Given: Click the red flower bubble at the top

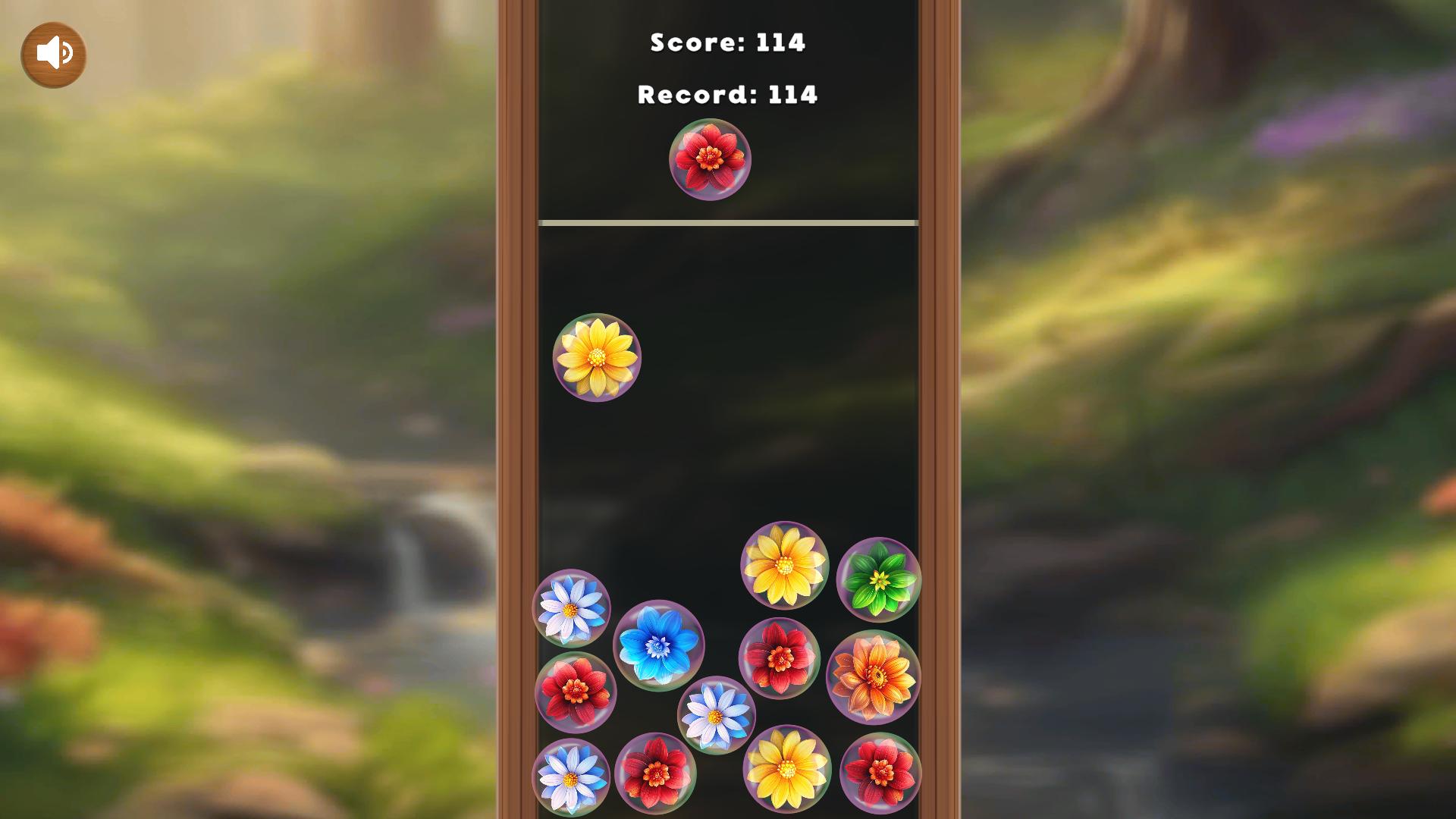Looking at the screenshot, I should click(708, 160).
